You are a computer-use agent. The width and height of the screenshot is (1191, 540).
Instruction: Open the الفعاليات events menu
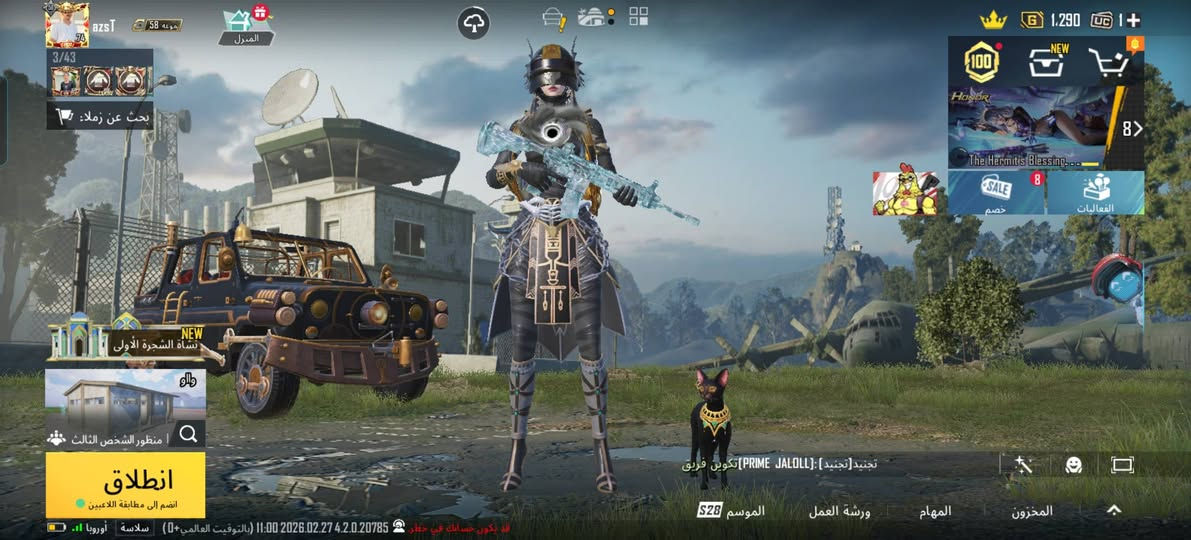(x=1096, y=192)
